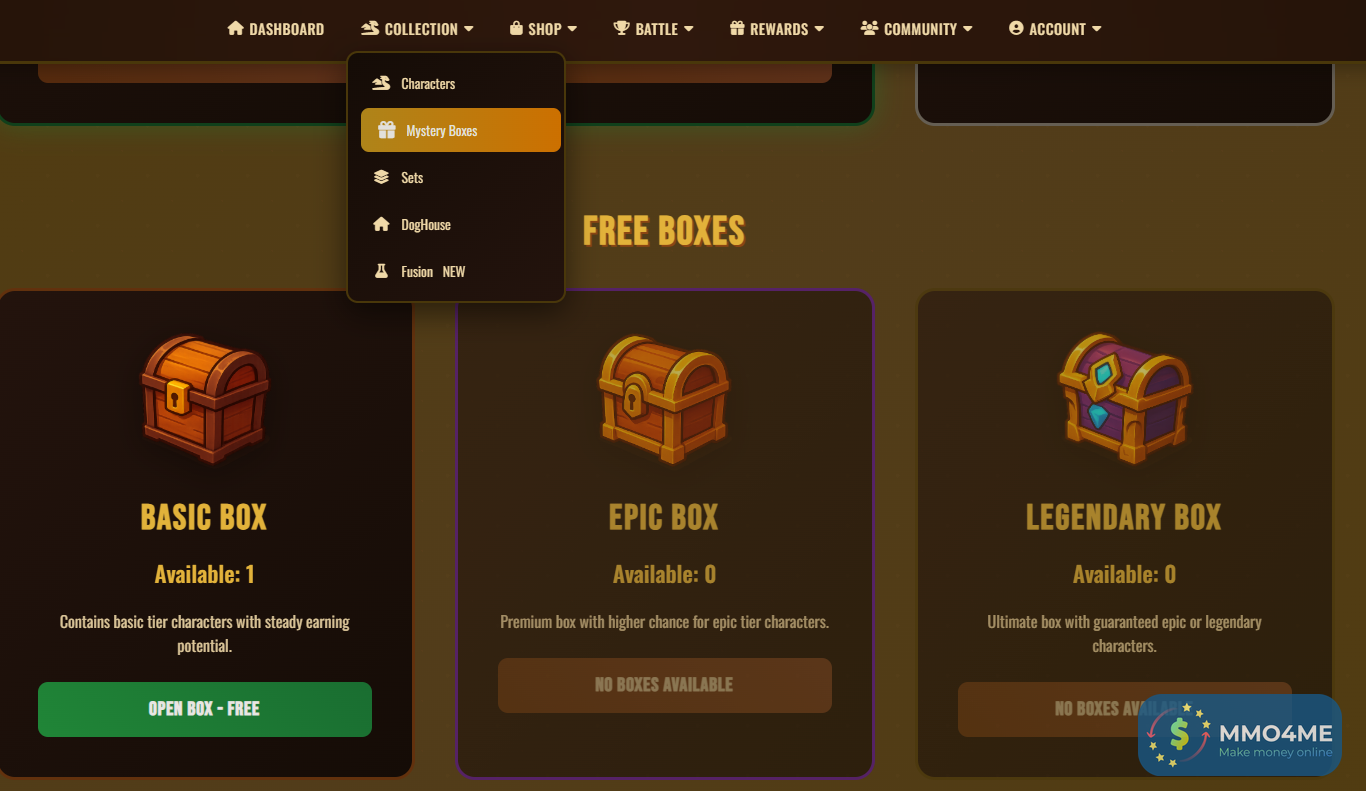Expand the Battle menu

pyautogui.click(x=653, y=29)
